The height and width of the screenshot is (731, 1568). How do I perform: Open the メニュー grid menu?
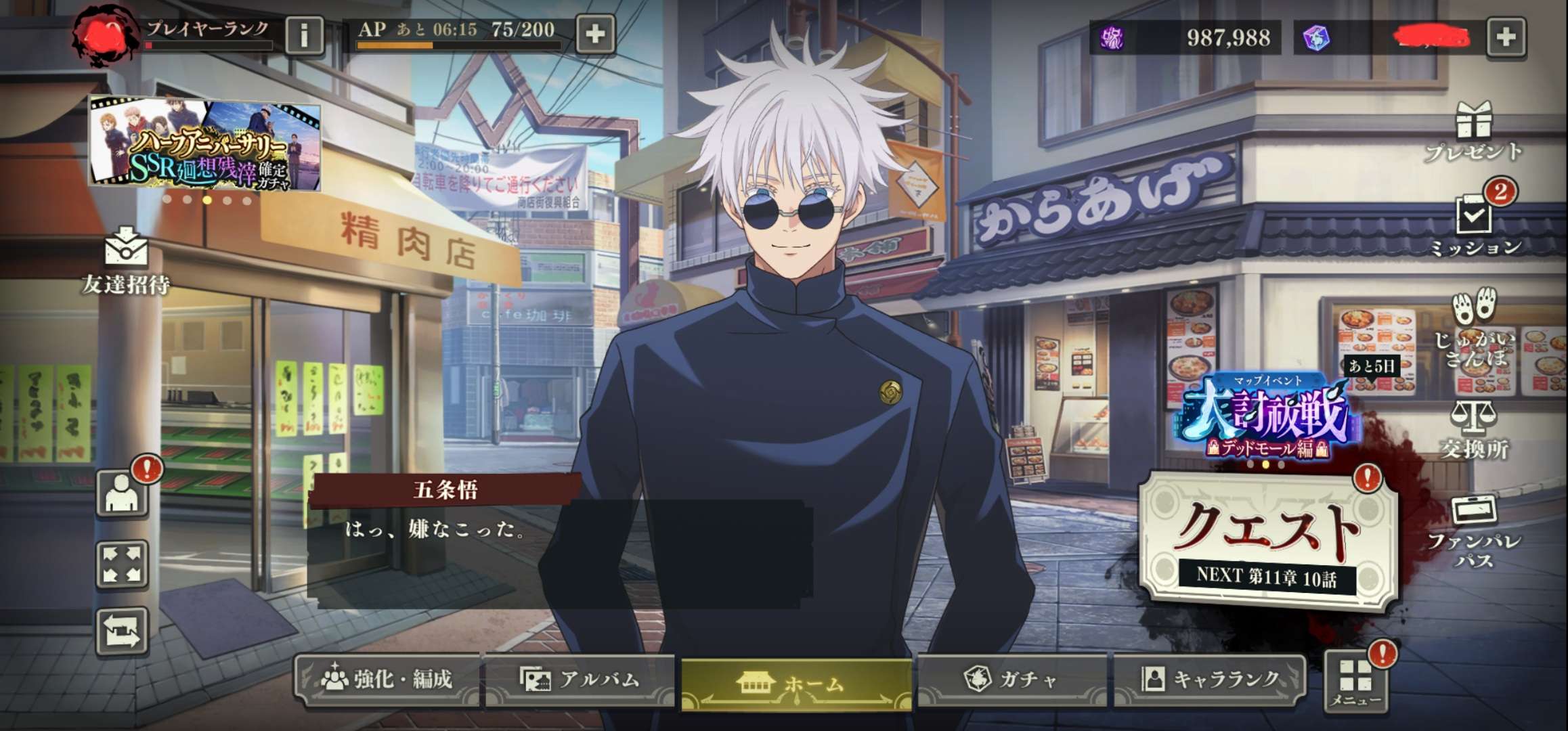1355,680
